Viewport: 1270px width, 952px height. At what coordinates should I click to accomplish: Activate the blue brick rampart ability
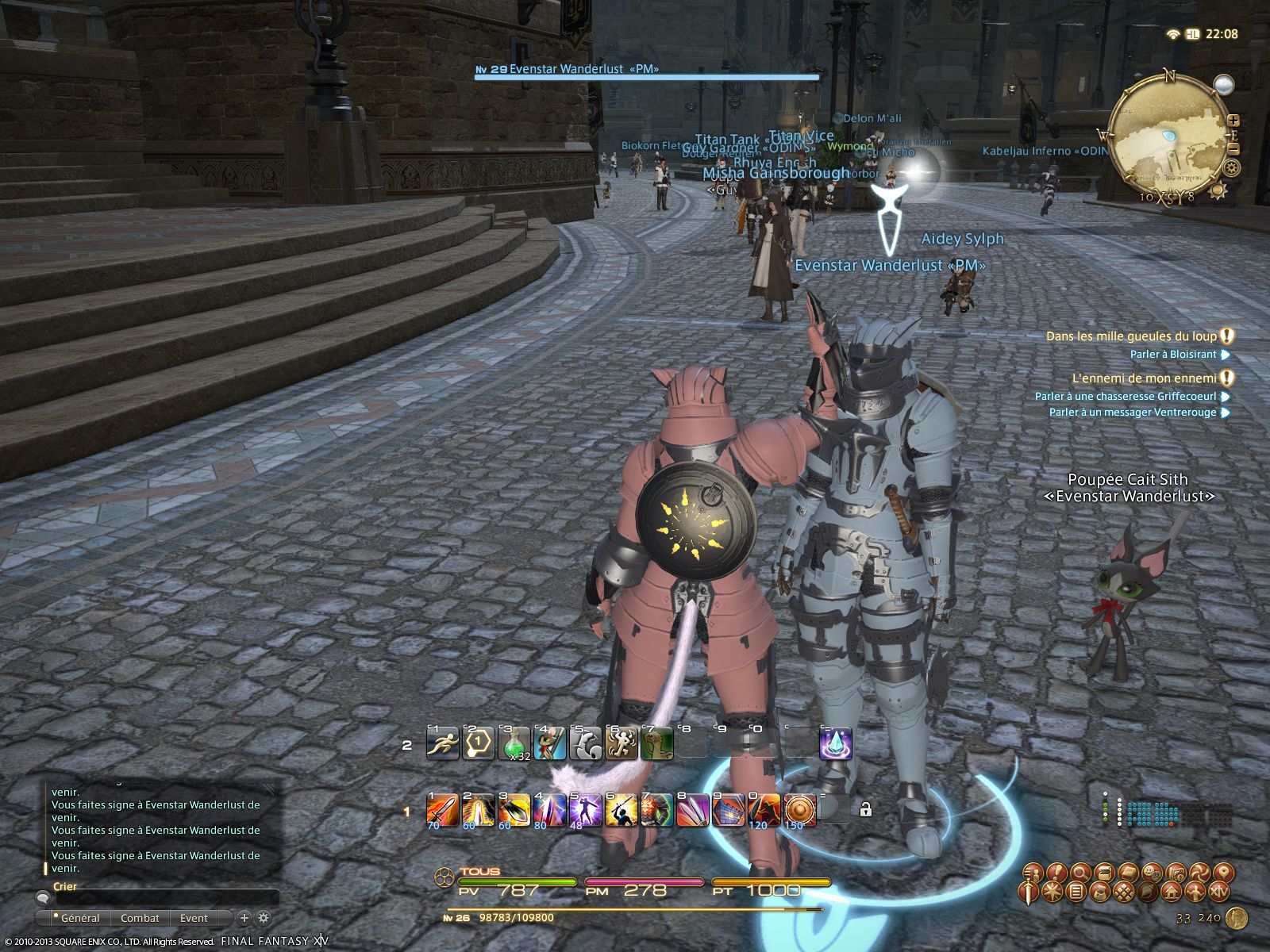click(728, 810)
